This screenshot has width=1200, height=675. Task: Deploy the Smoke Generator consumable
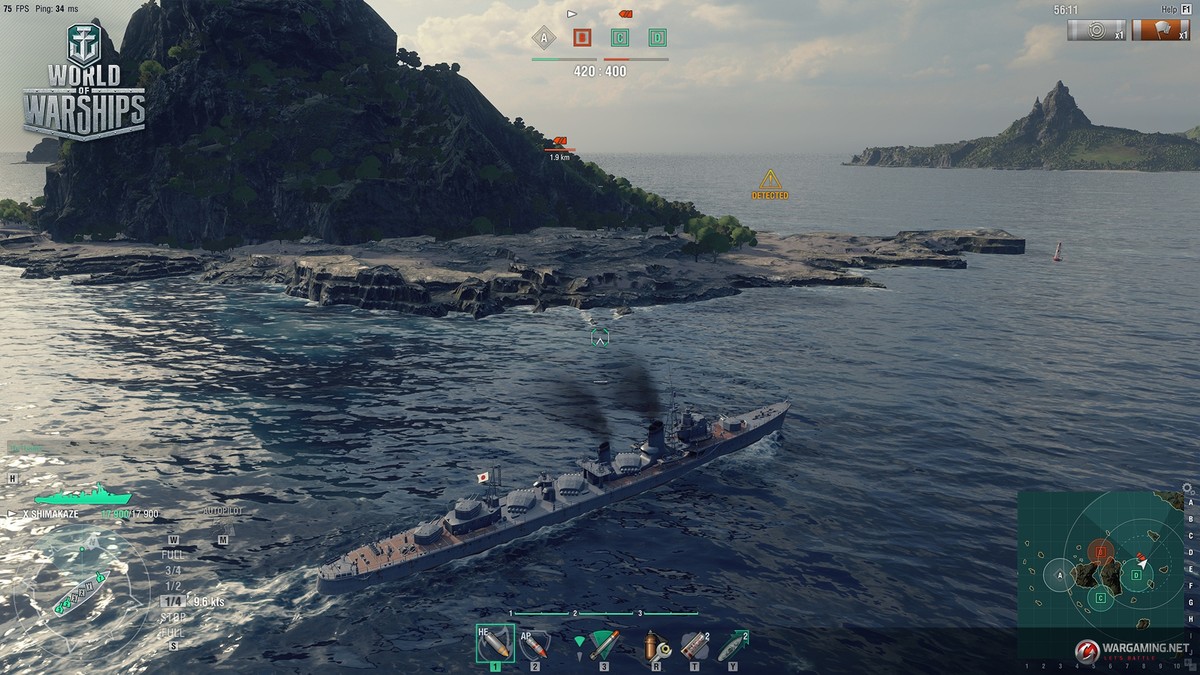point(694,645)
